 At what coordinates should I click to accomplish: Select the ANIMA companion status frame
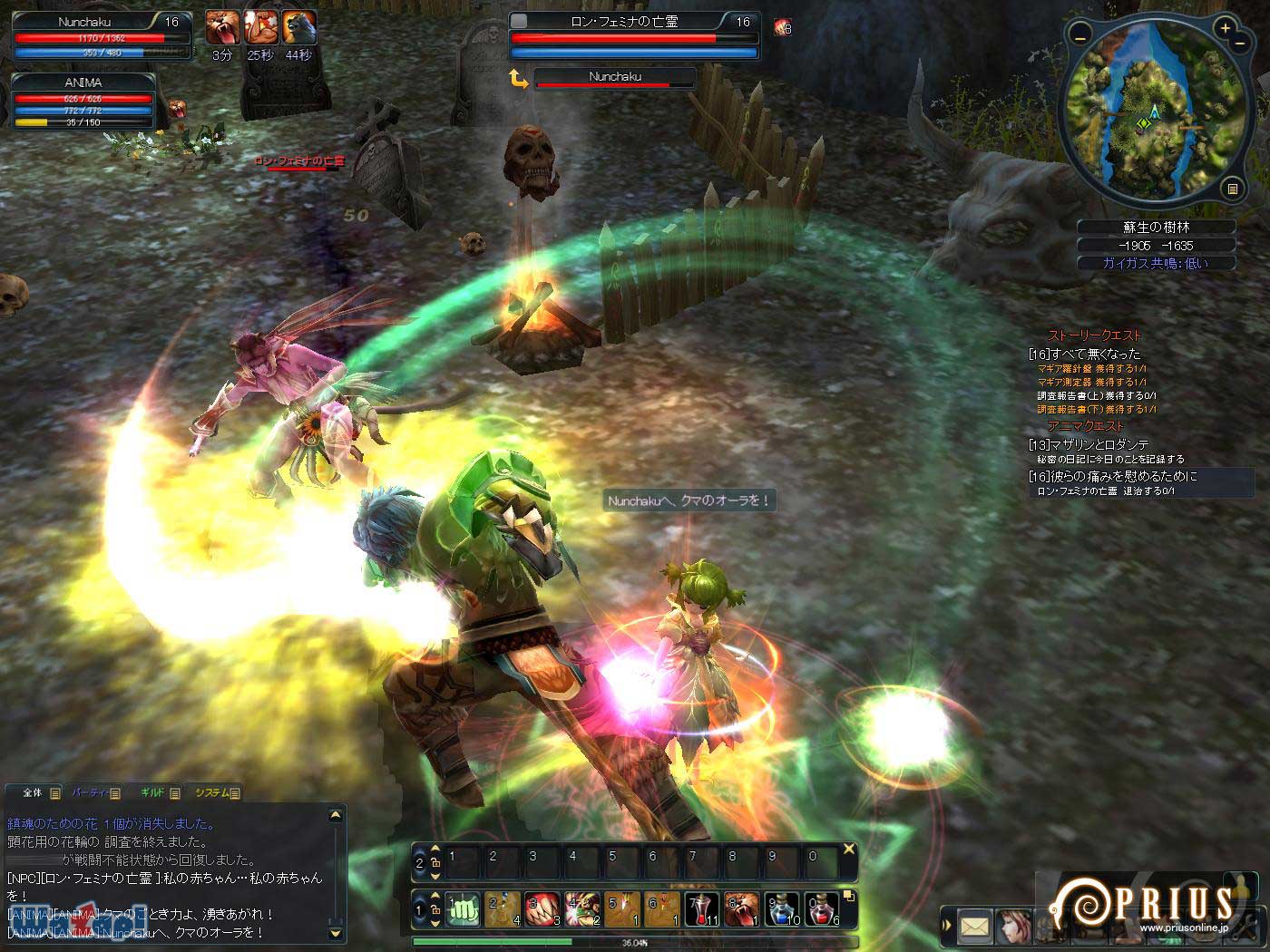(x=83, y=101)
